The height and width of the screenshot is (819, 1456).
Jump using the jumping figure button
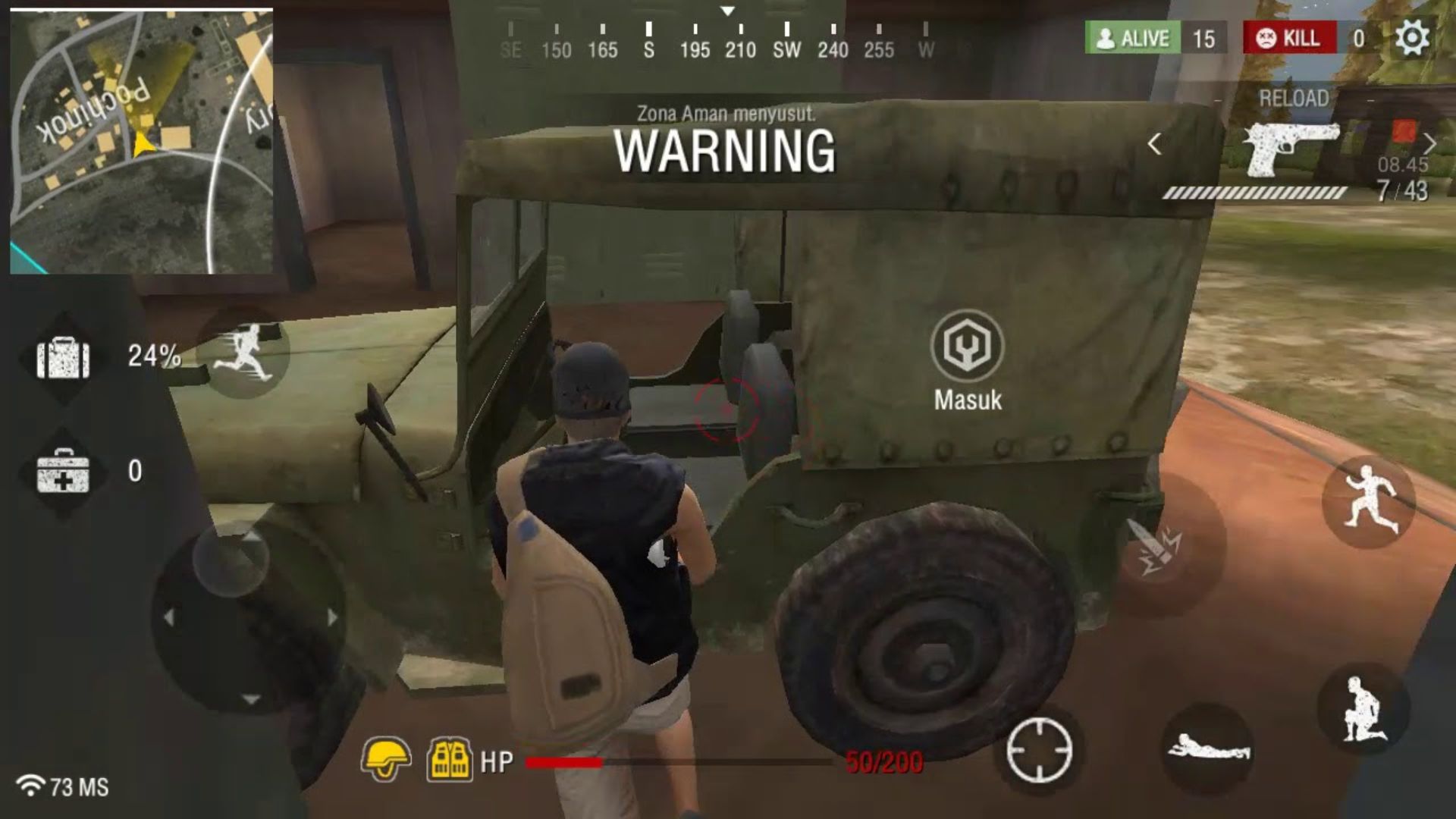pos(1370,500)
